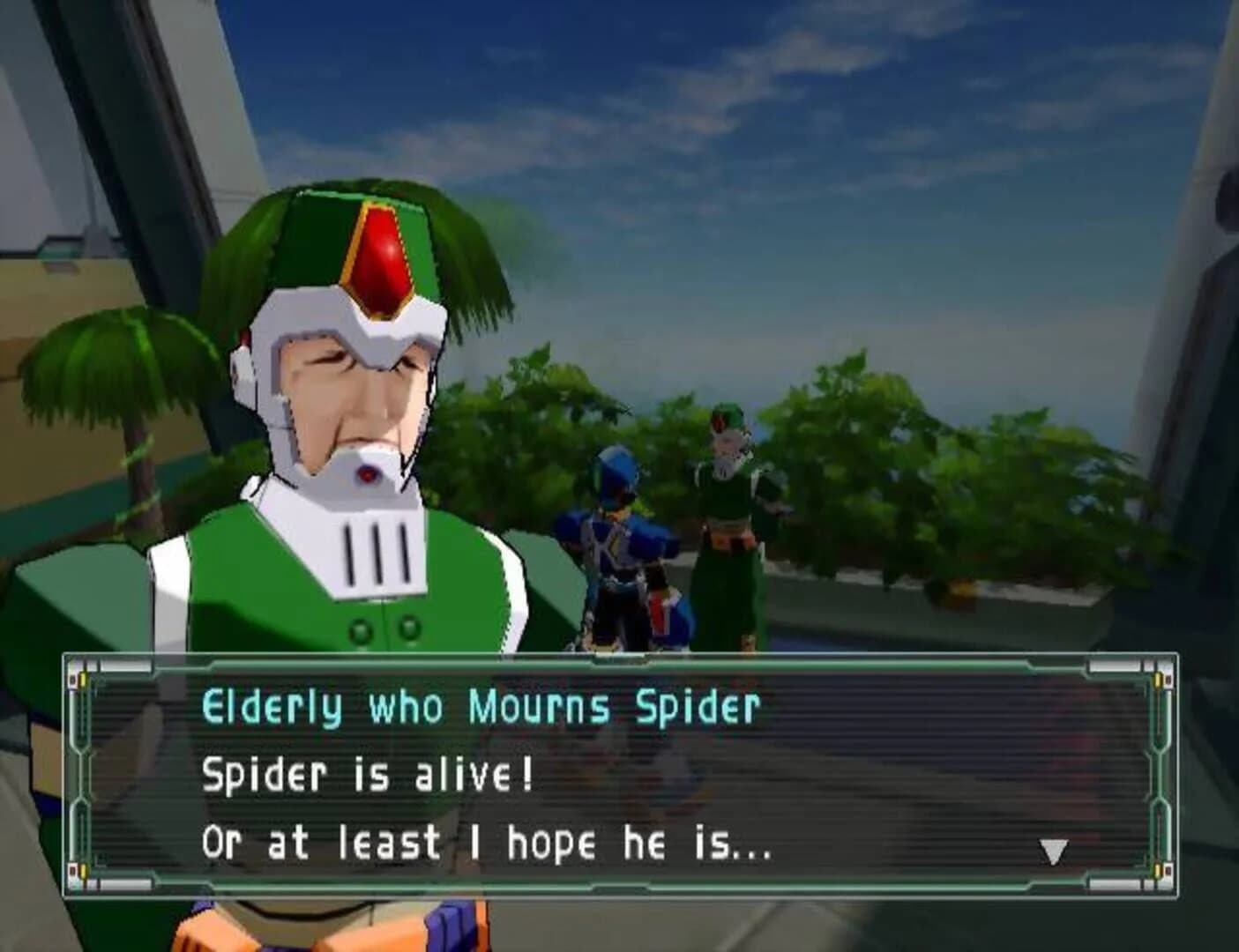Click the small green stud on the left vest strap
The height and width of the screenshot is (952, 1239).
point(361,631)
